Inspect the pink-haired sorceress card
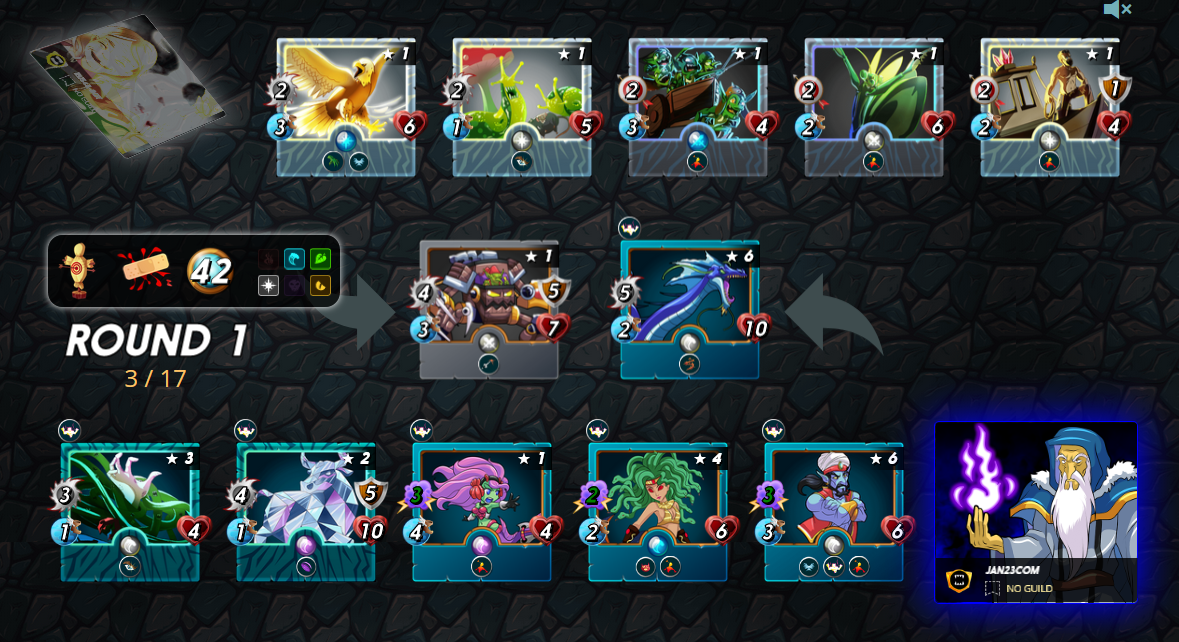This screenshot has width=1179, height=642. point(482,510)
